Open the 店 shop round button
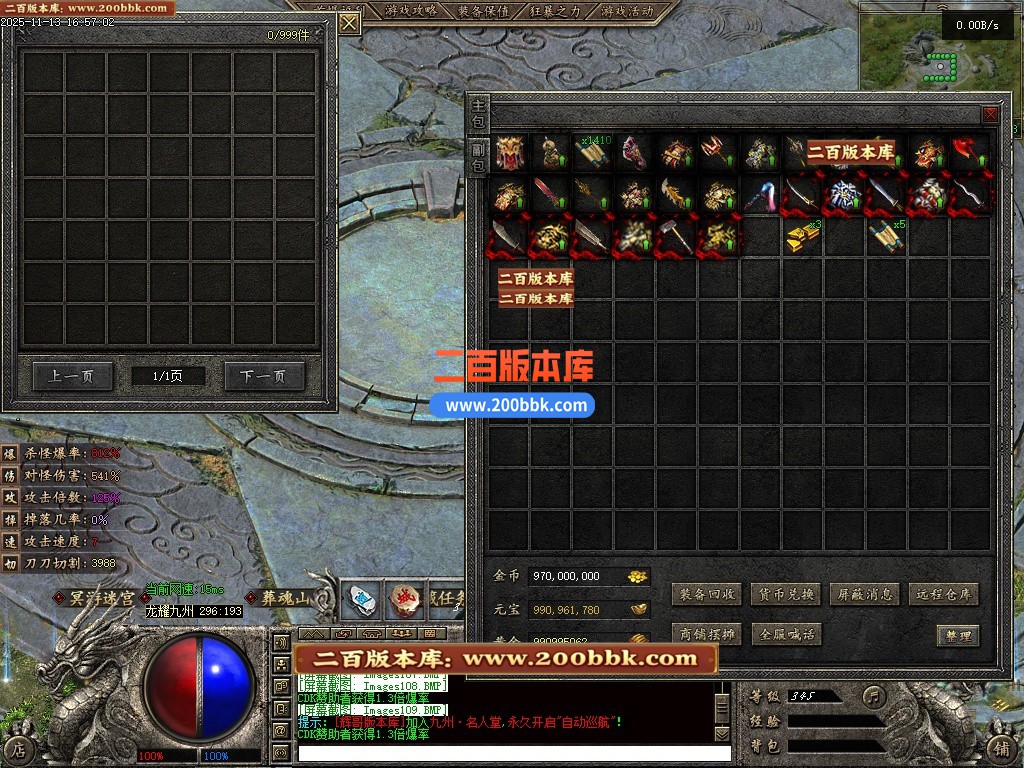This screenshot has height=768, width=1024. [x=20, y=747]
